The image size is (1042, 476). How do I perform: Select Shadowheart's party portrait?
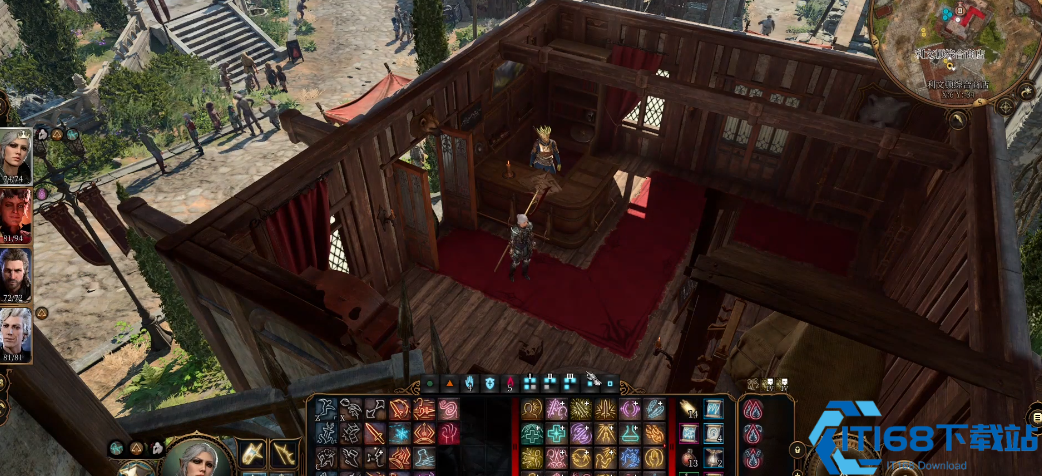16,155
